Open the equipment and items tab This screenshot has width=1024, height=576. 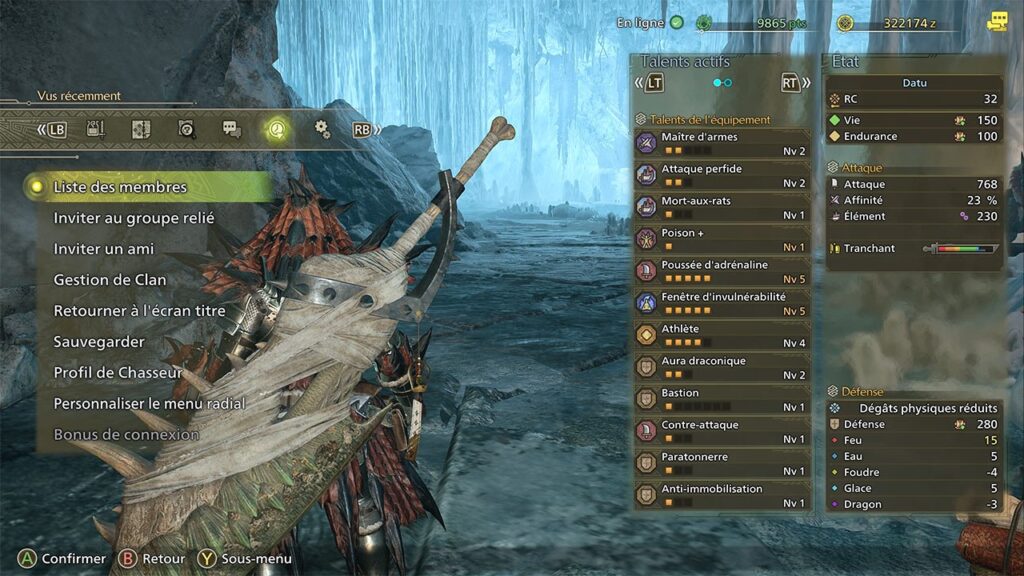[x=96, y=129]
